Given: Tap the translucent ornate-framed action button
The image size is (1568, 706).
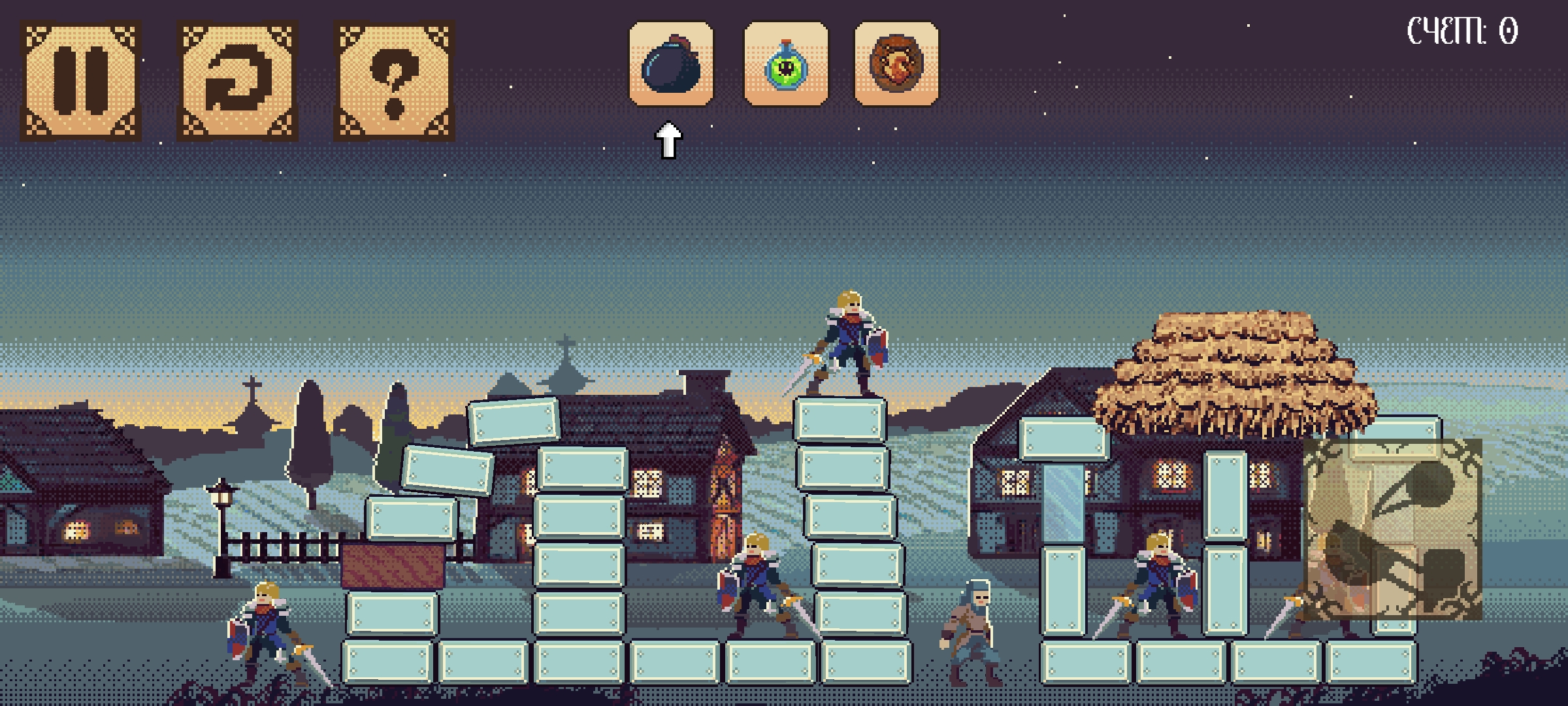Looking at the screenshot, I should [1392, 529].
